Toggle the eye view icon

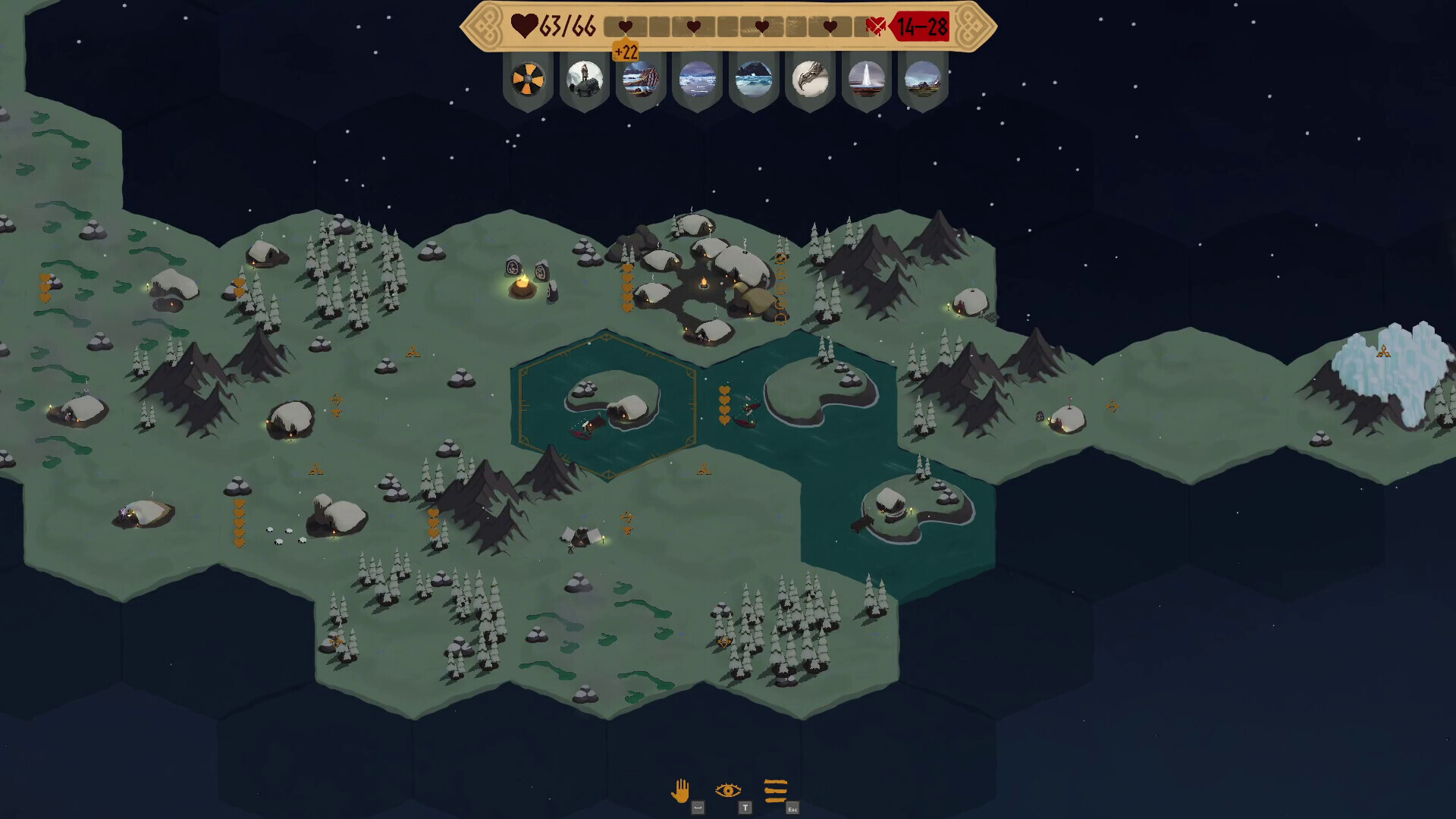pyautogui.click(x=728, y=791)
